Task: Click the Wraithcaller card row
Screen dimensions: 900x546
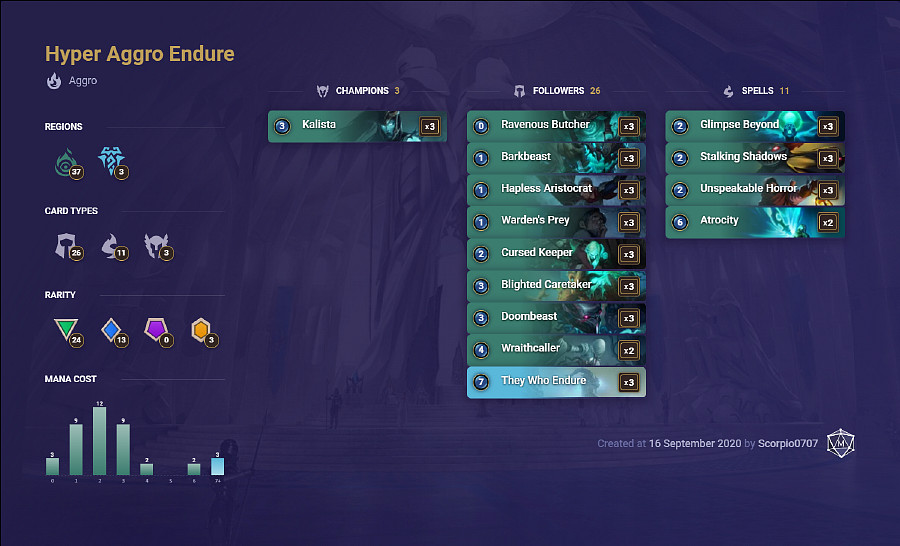Action: (x=555, y=350)
